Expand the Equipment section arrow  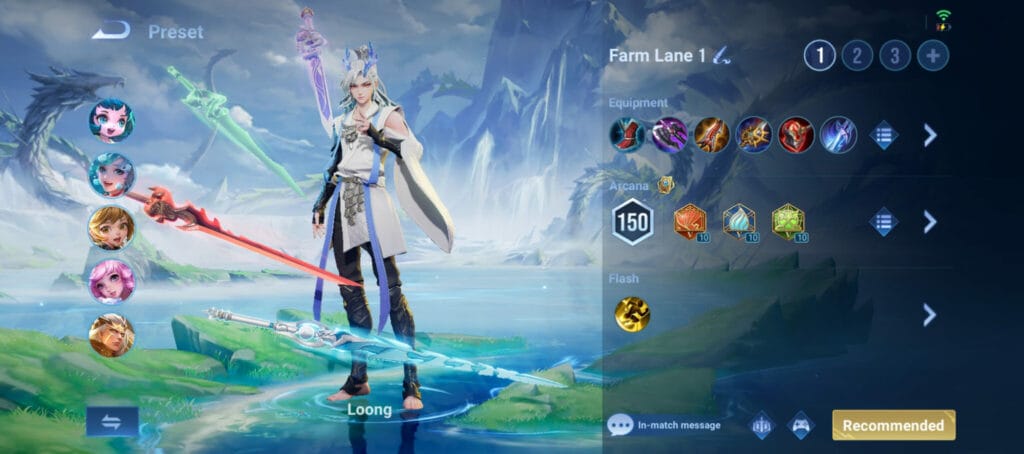click(930, 135)
